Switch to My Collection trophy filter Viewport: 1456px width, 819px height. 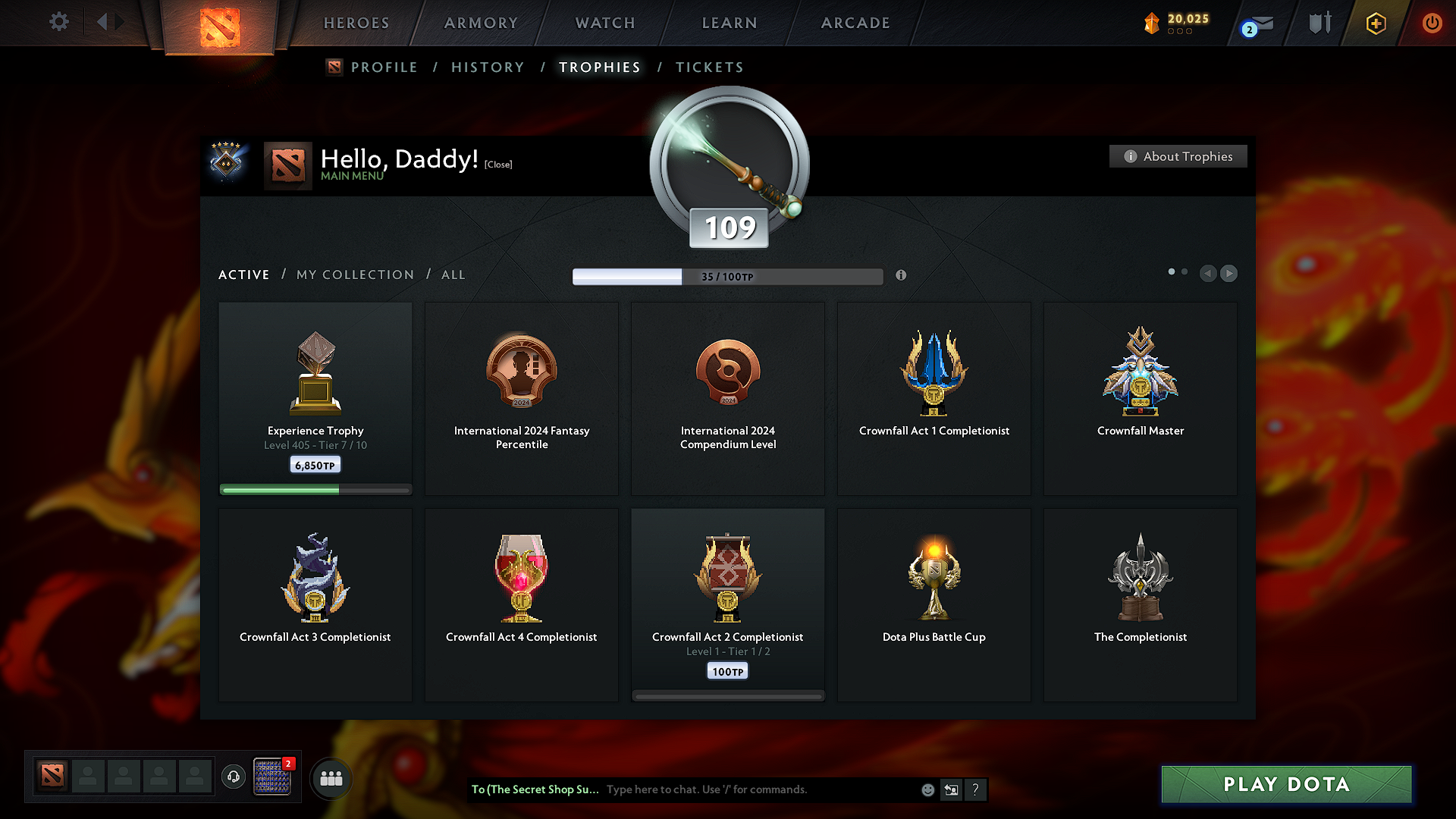coord(355,275)
